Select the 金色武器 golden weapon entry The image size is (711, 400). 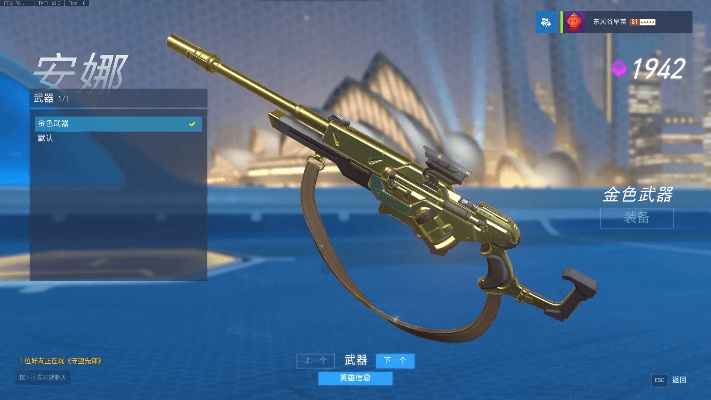[116, 124]
